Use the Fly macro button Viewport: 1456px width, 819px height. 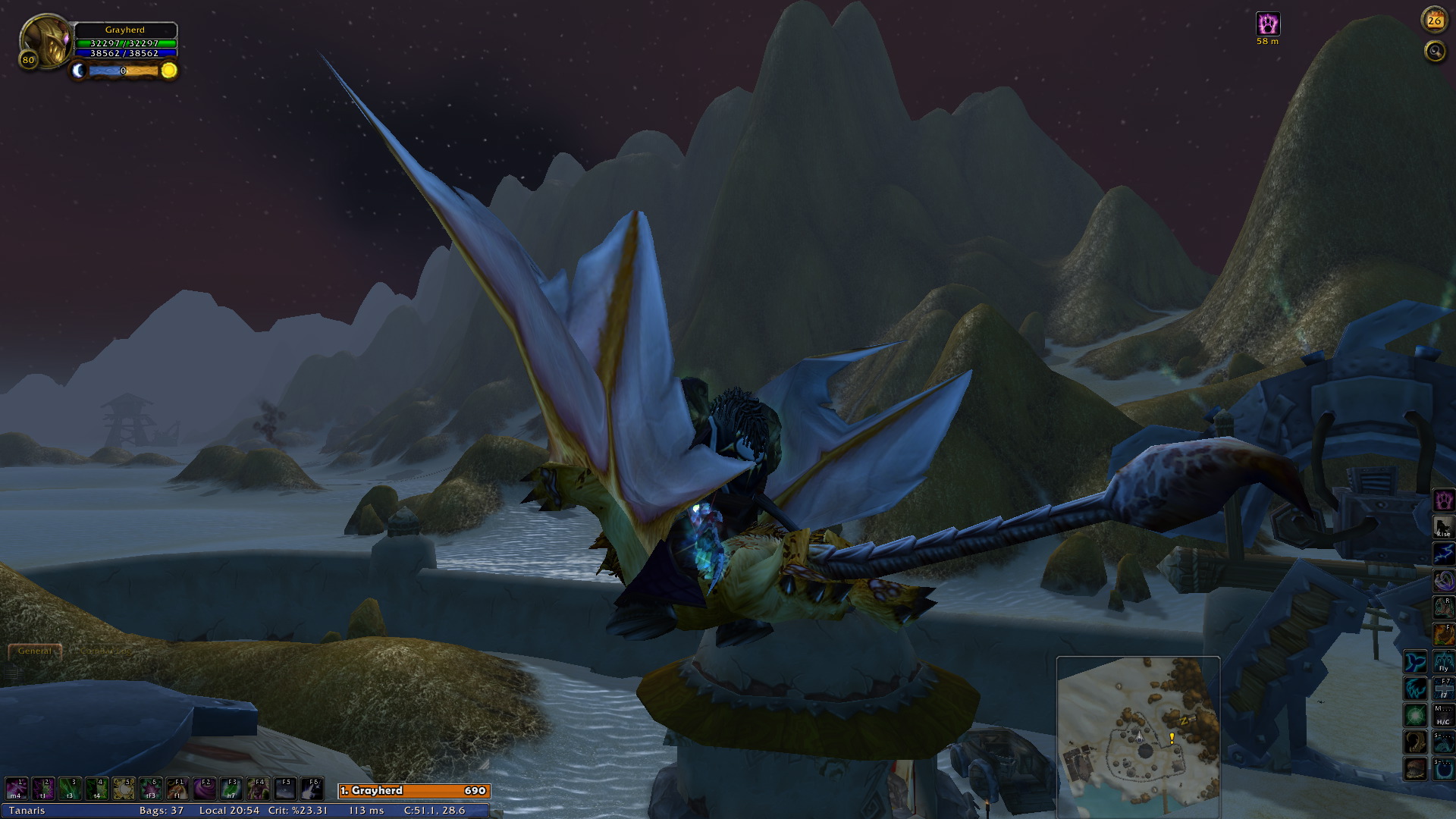pyautogui.click(x=1443, y=662)
